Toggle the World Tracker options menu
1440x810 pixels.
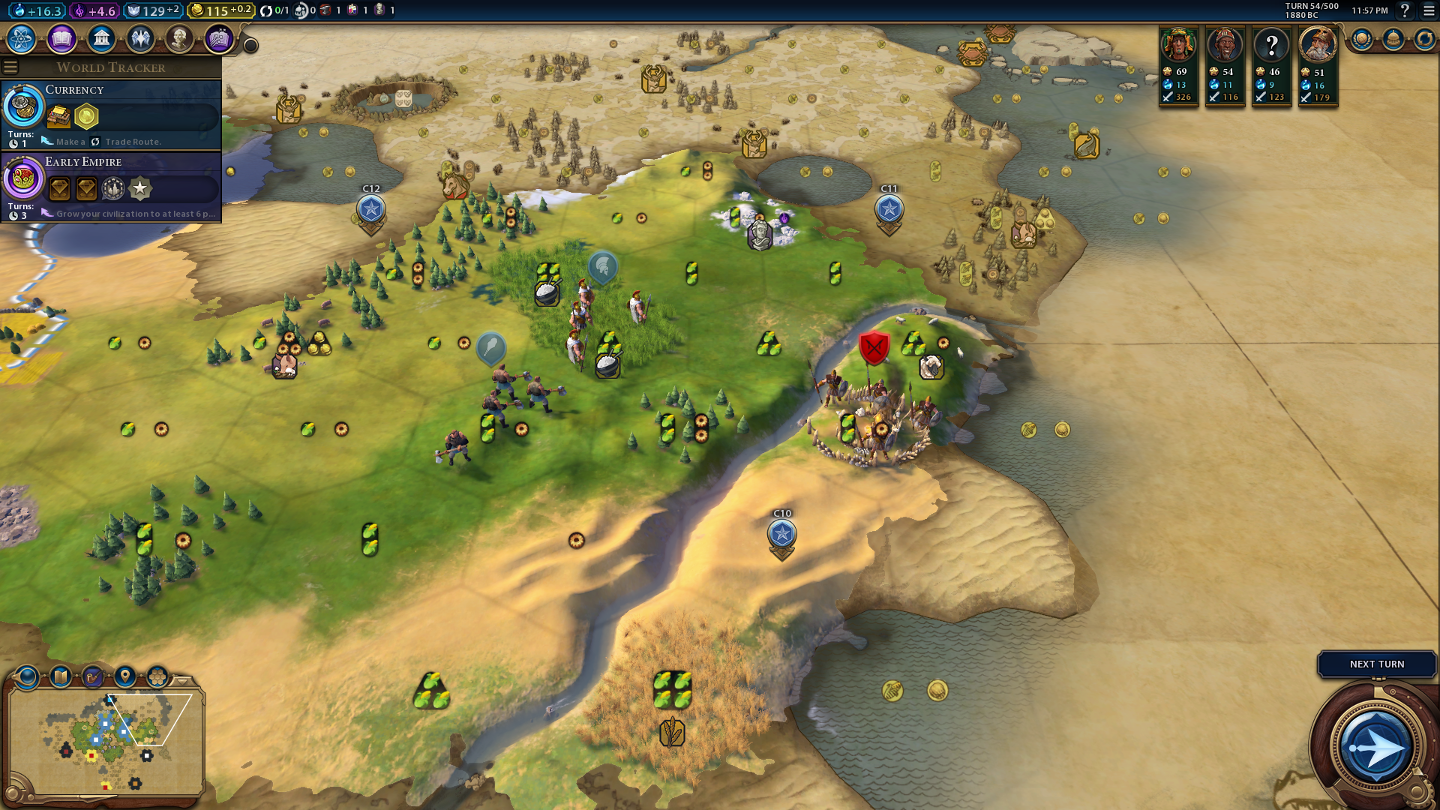click(x=11, y=67)
